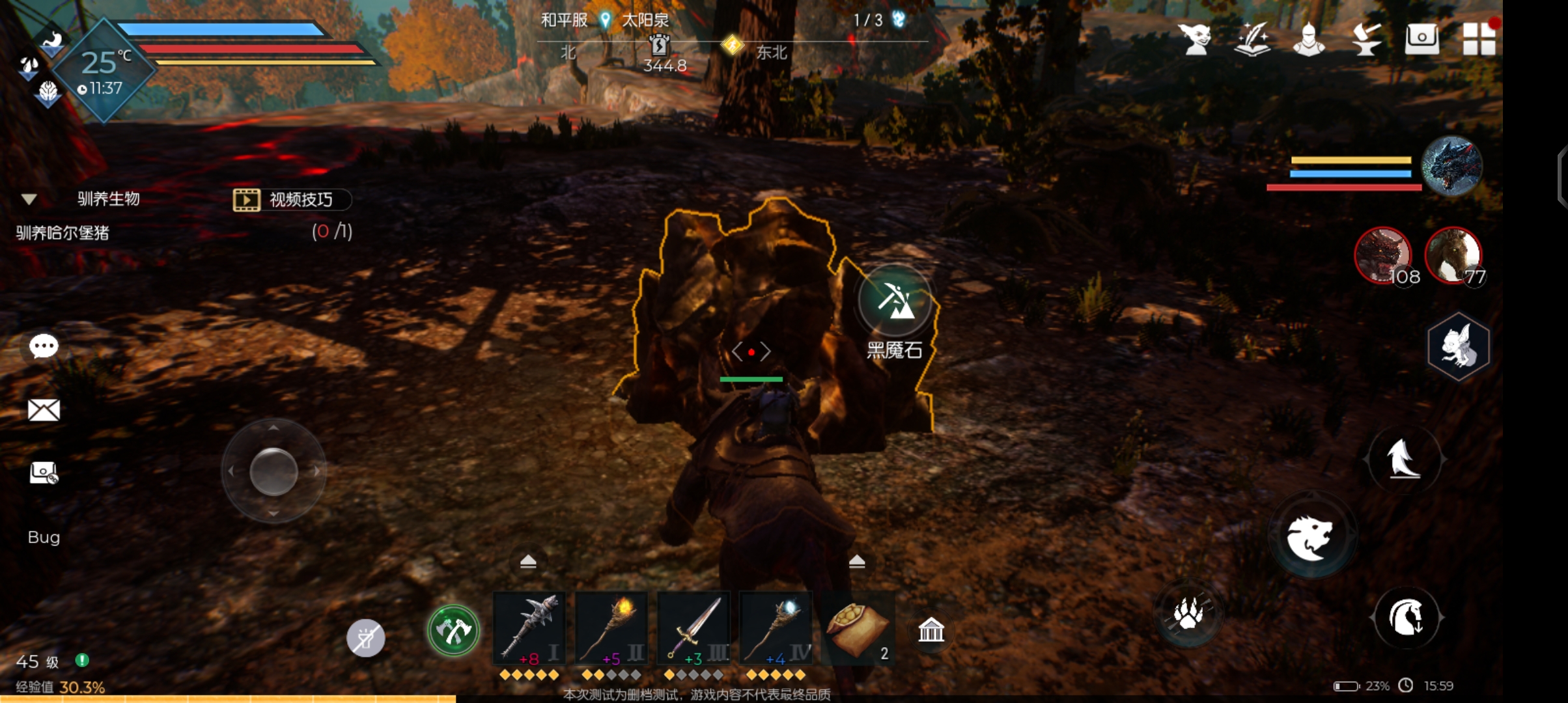Select the red dragon pet portrait
This screenshot has height=703, width=1568.
[x=1382, y=255]
